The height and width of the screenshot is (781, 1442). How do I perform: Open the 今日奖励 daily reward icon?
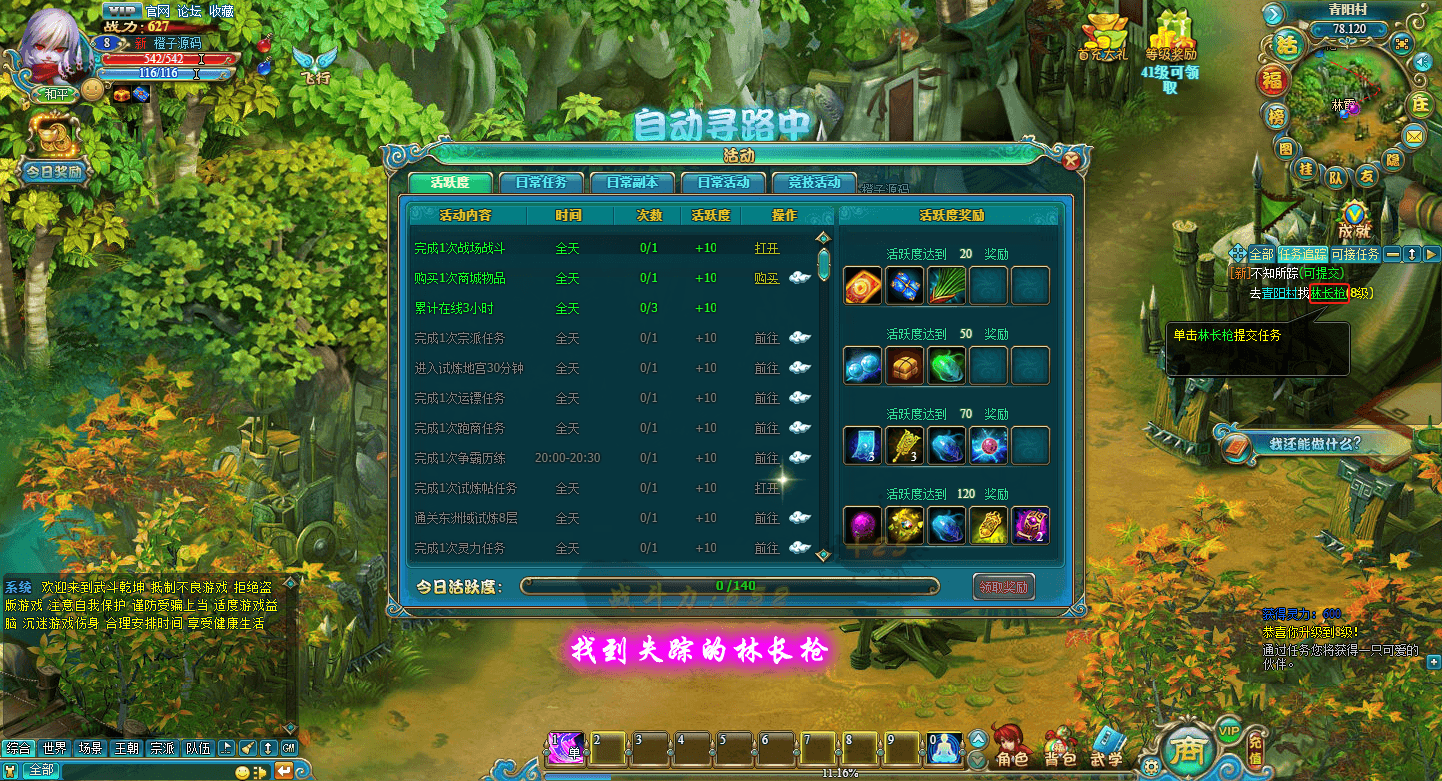point(54,150)
